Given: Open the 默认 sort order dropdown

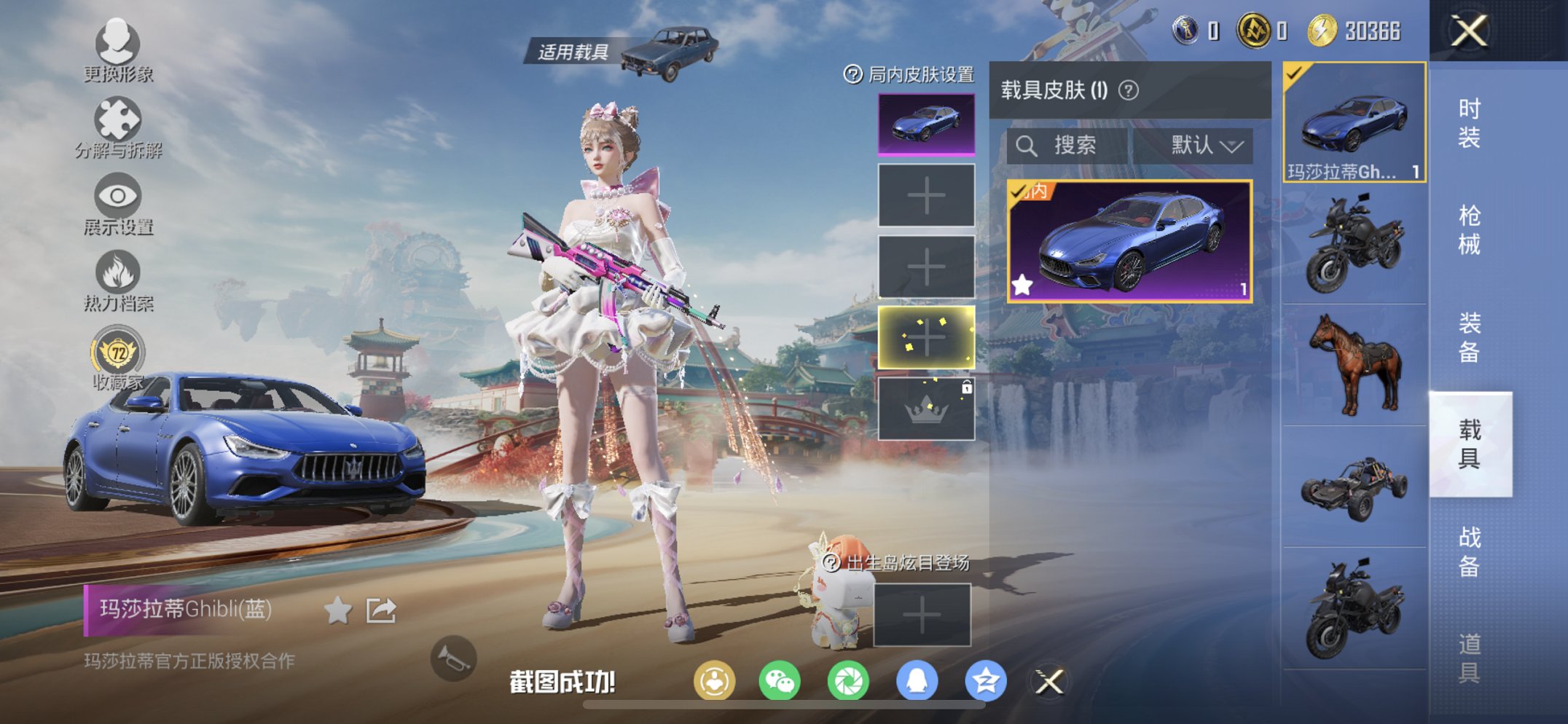Looking at the screenshot, I should tap(1206, 144).
